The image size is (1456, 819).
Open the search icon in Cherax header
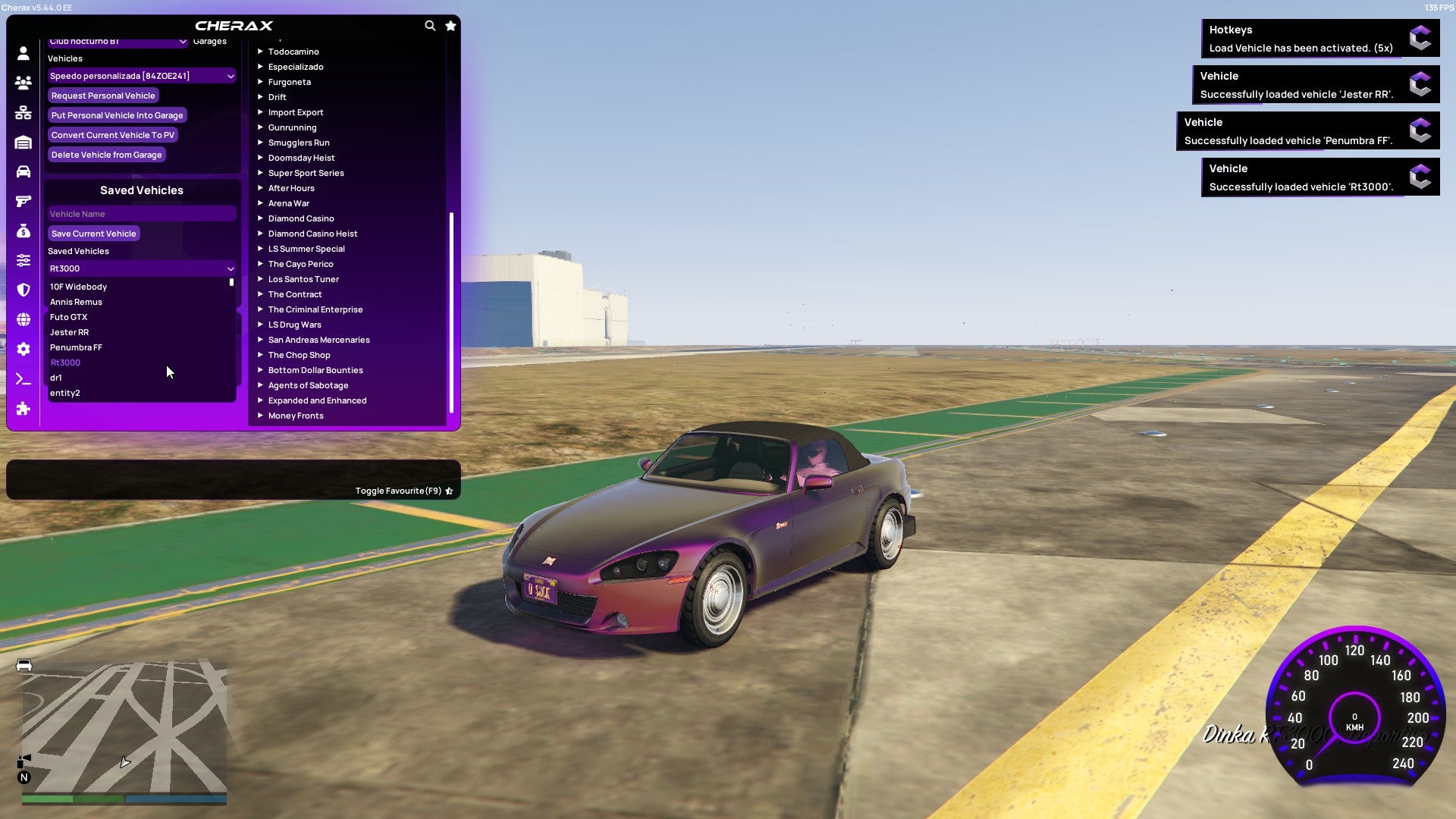click(430, 25)
